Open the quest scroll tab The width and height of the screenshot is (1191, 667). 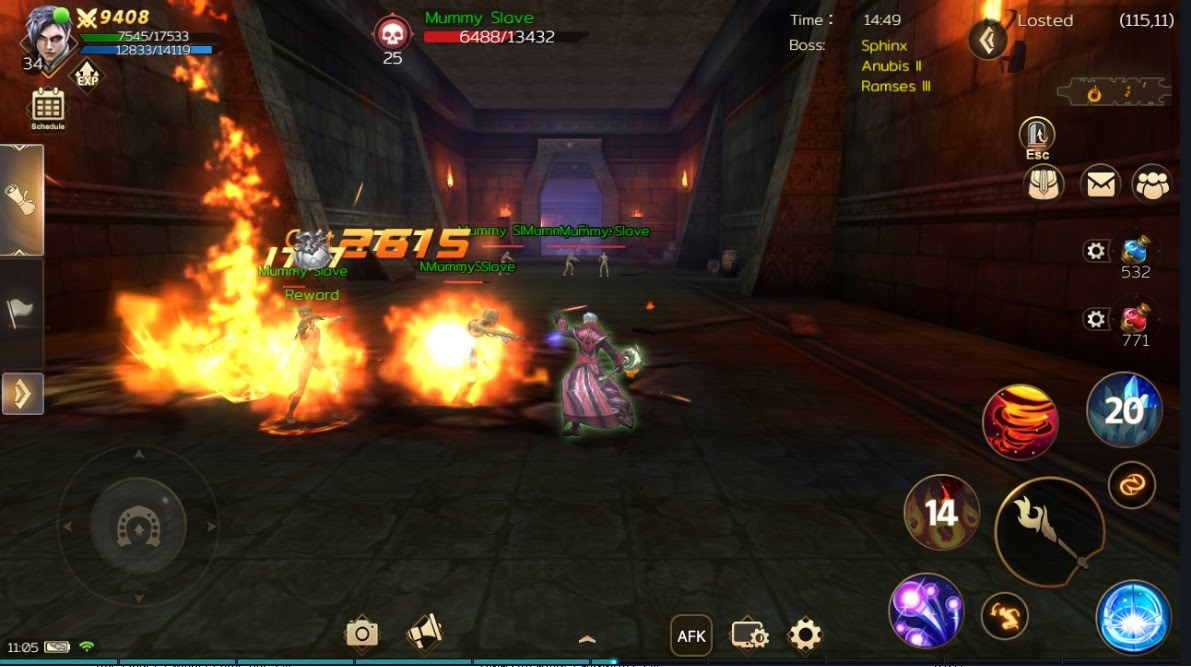click(x=22, y=200)
